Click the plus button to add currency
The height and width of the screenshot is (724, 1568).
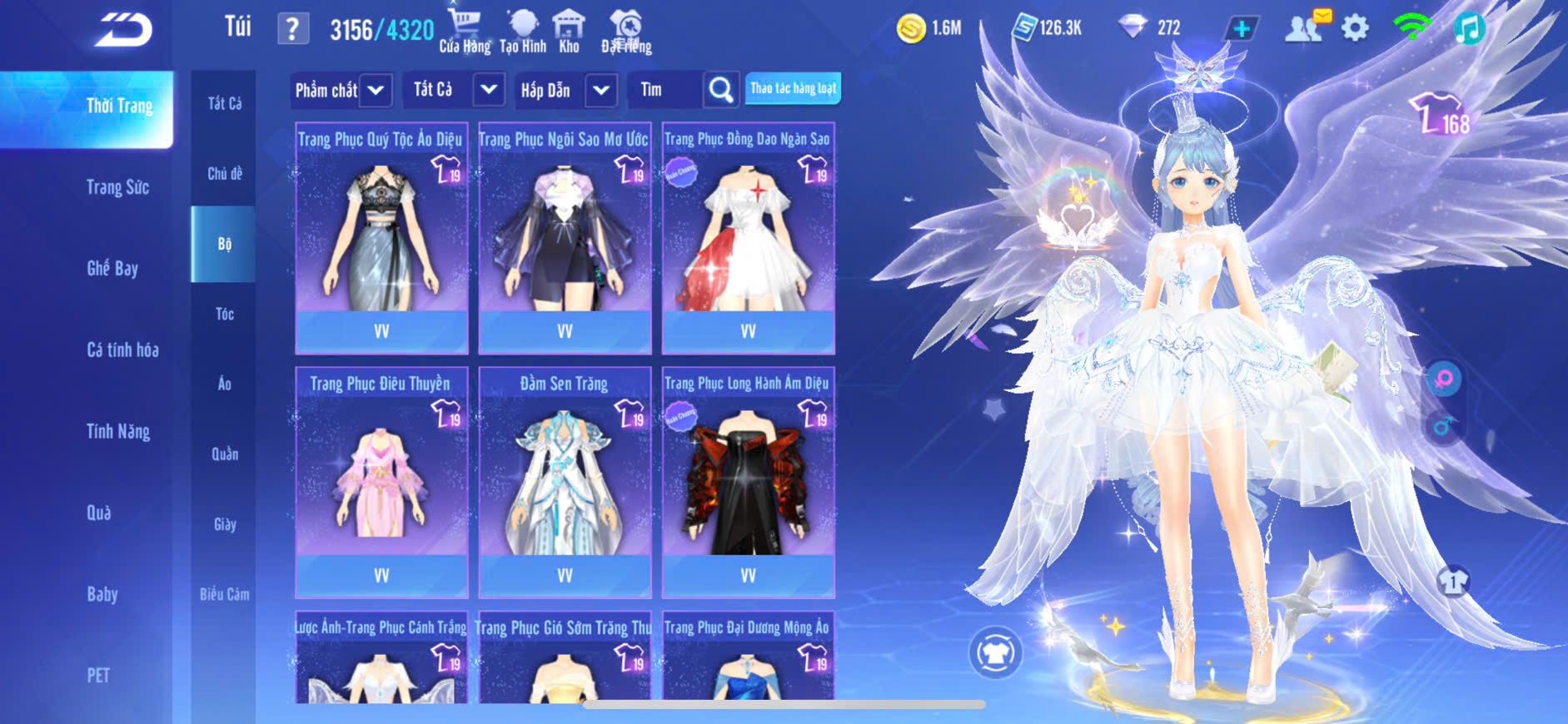(1241, 28)
